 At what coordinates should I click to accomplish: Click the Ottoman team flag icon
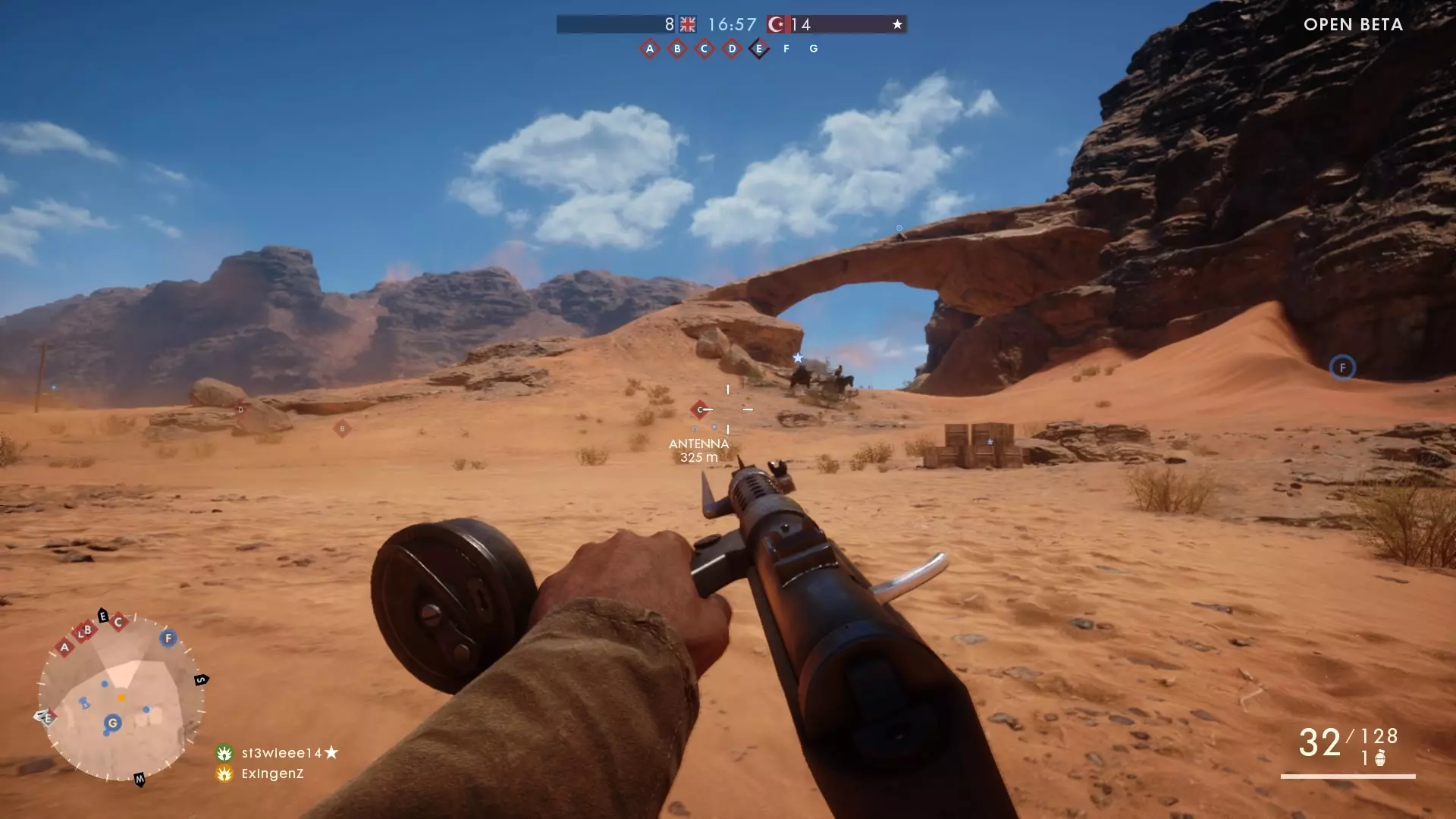pos(777,24)
